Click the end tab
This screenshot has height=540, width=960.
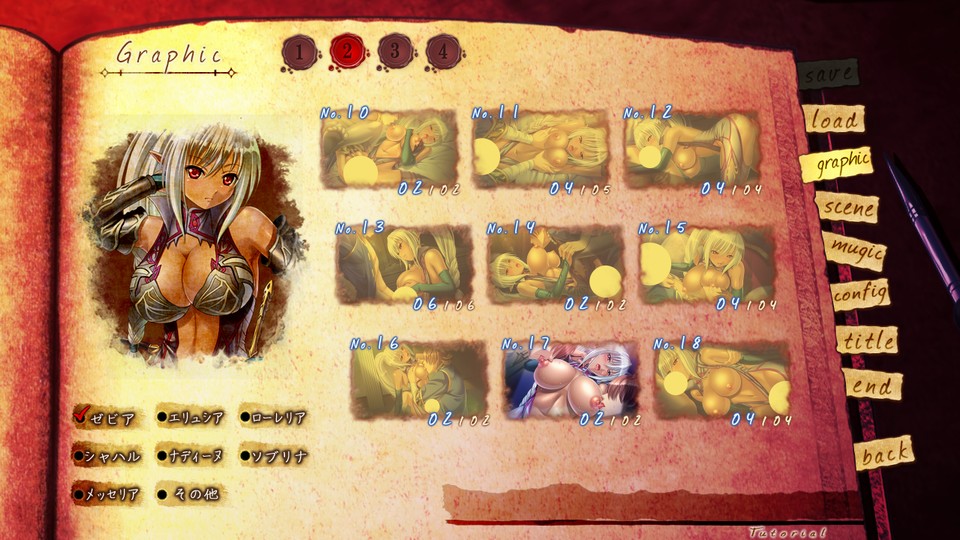pos(872,385)
